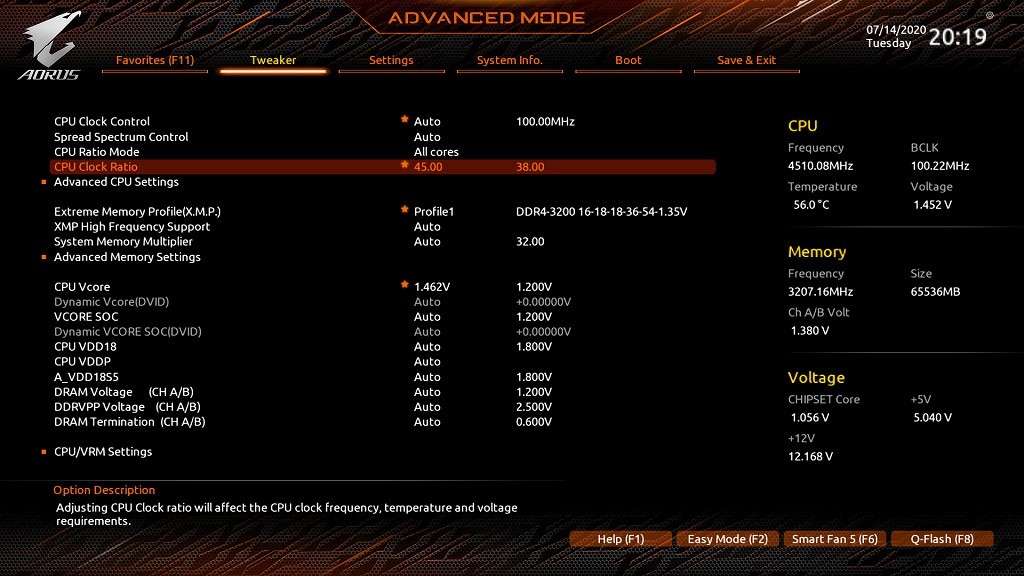The height and width of the screenshot is (576, 1024).
Task: Expand Advanced CPU Settings
Action: (x=116, y=182)
